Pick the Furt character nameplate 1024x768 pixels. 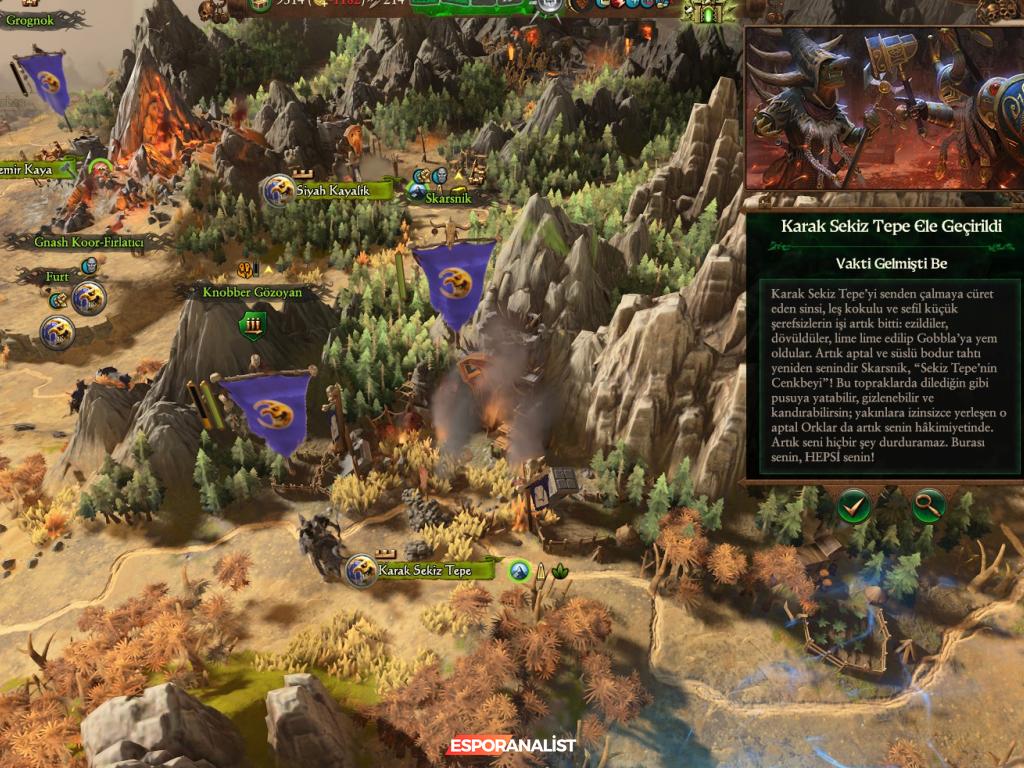point(57,276)
